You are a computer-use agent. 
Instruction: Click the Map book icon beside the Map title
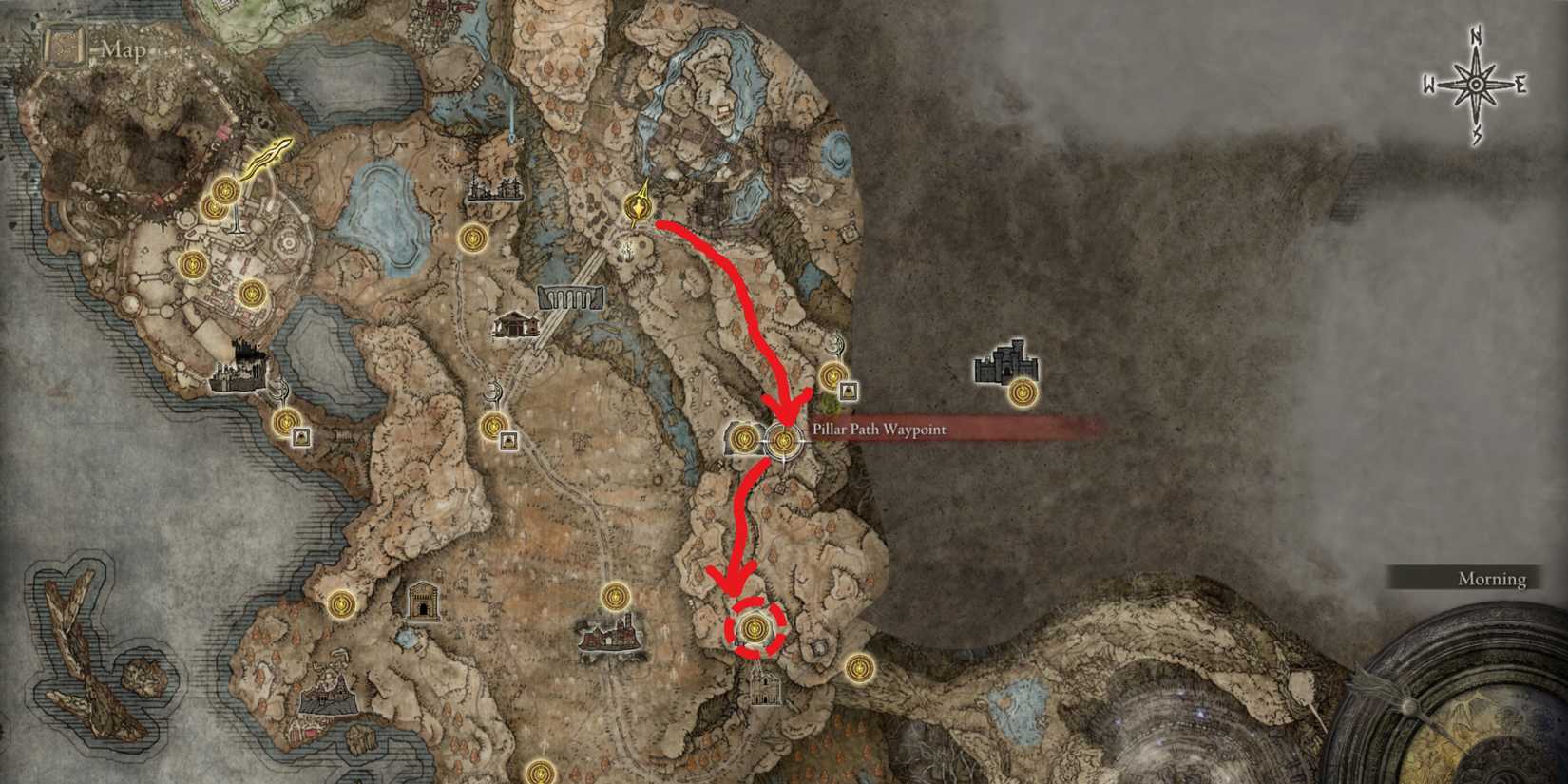[64, 46]
